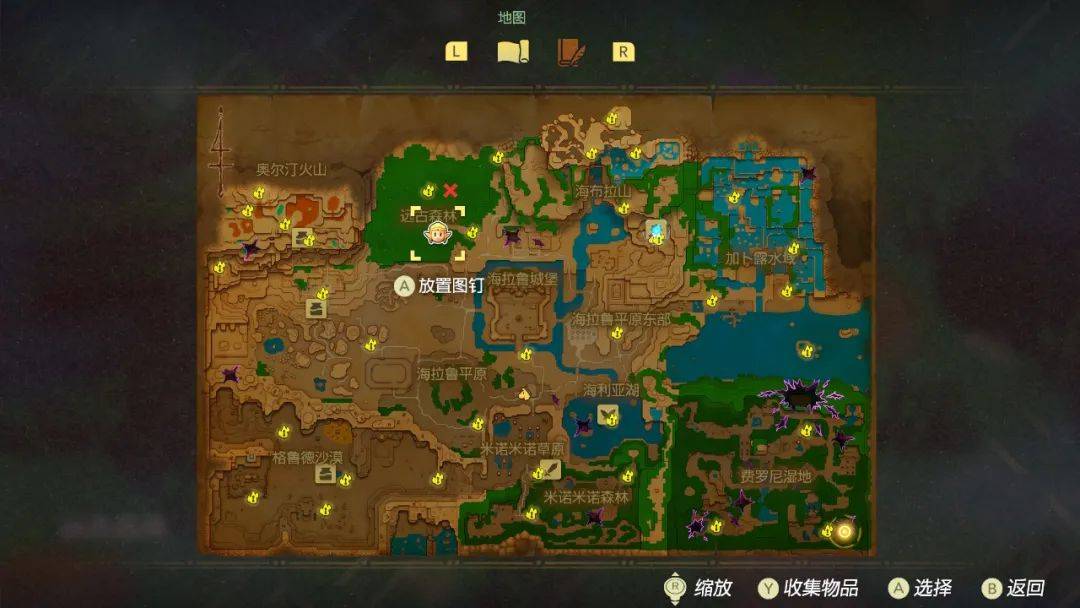1080x608 pixels.
Task: Choose the sword marker near 米诺米诺草原
Action: (552, 468)
